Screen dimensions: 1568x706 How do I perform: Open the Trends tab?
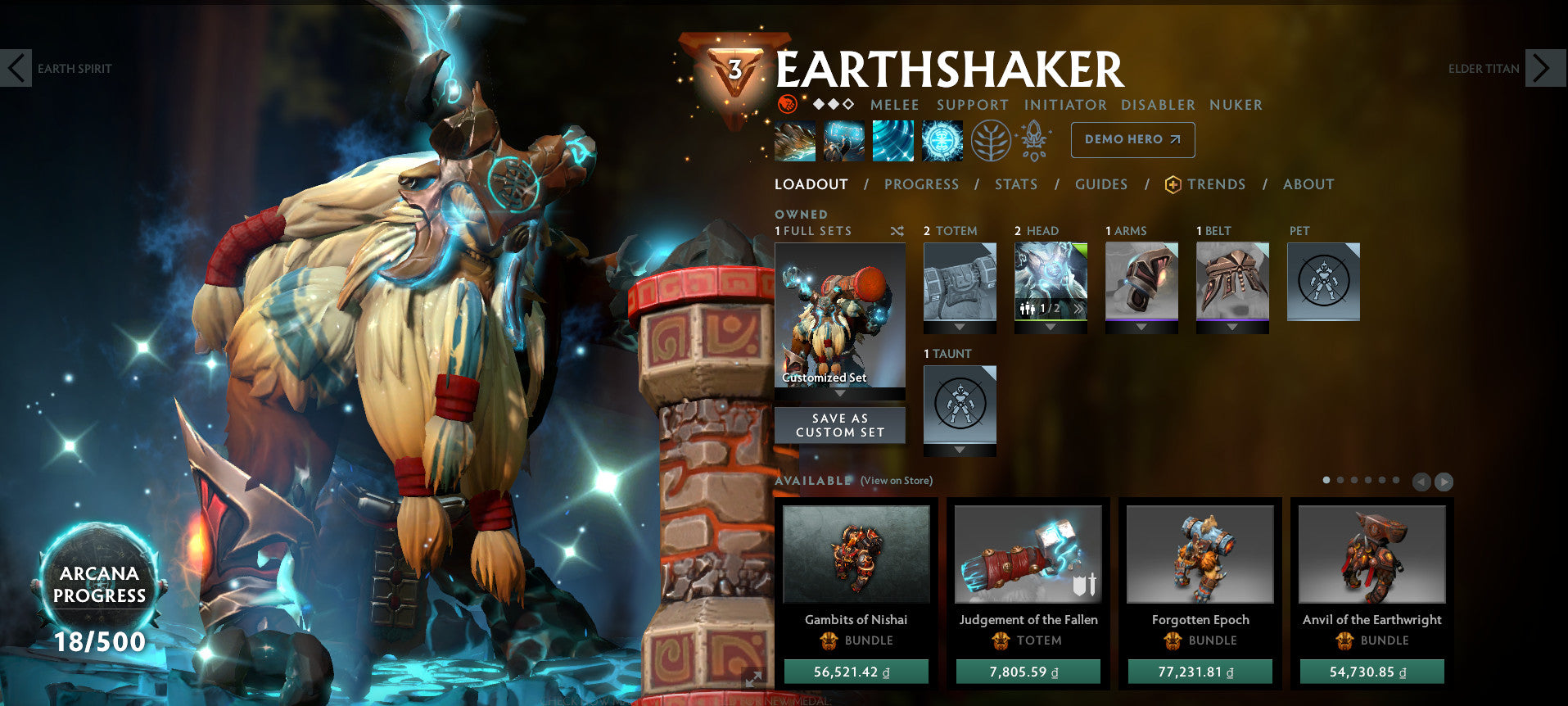(x=1216, y=184)
